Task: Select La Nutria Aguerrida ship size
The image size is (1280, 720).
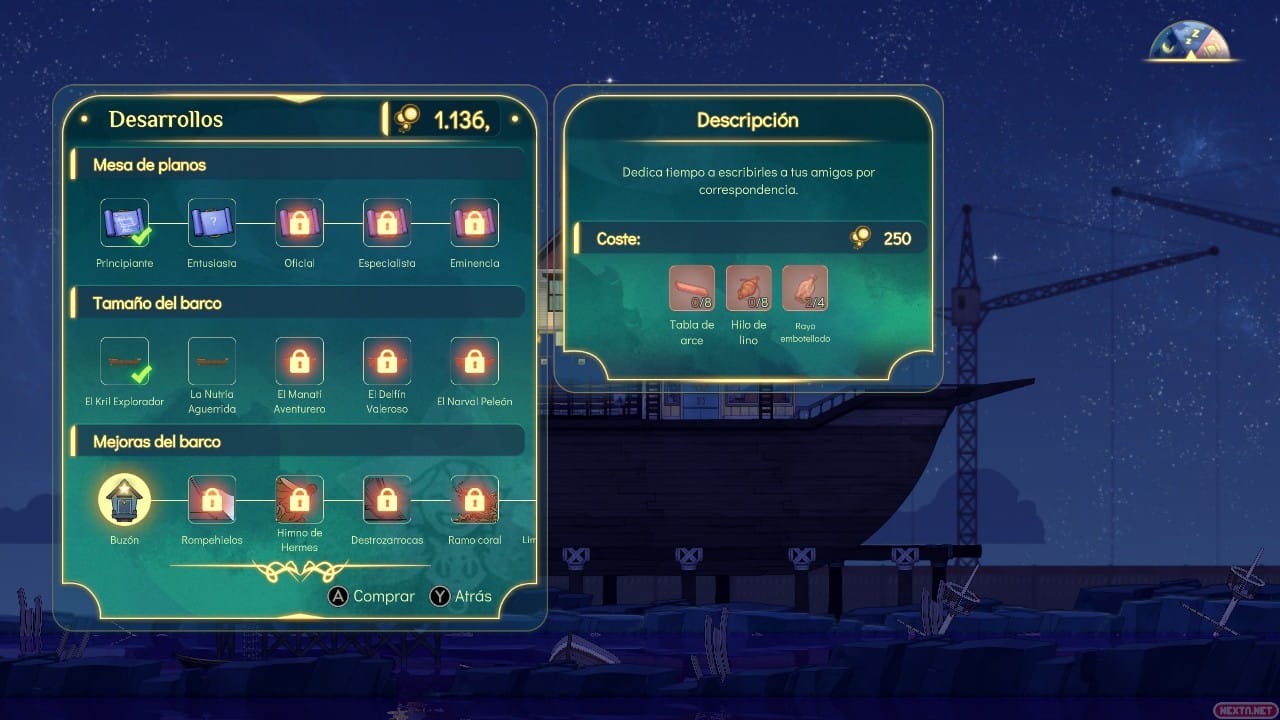Action: click(212, 361)
